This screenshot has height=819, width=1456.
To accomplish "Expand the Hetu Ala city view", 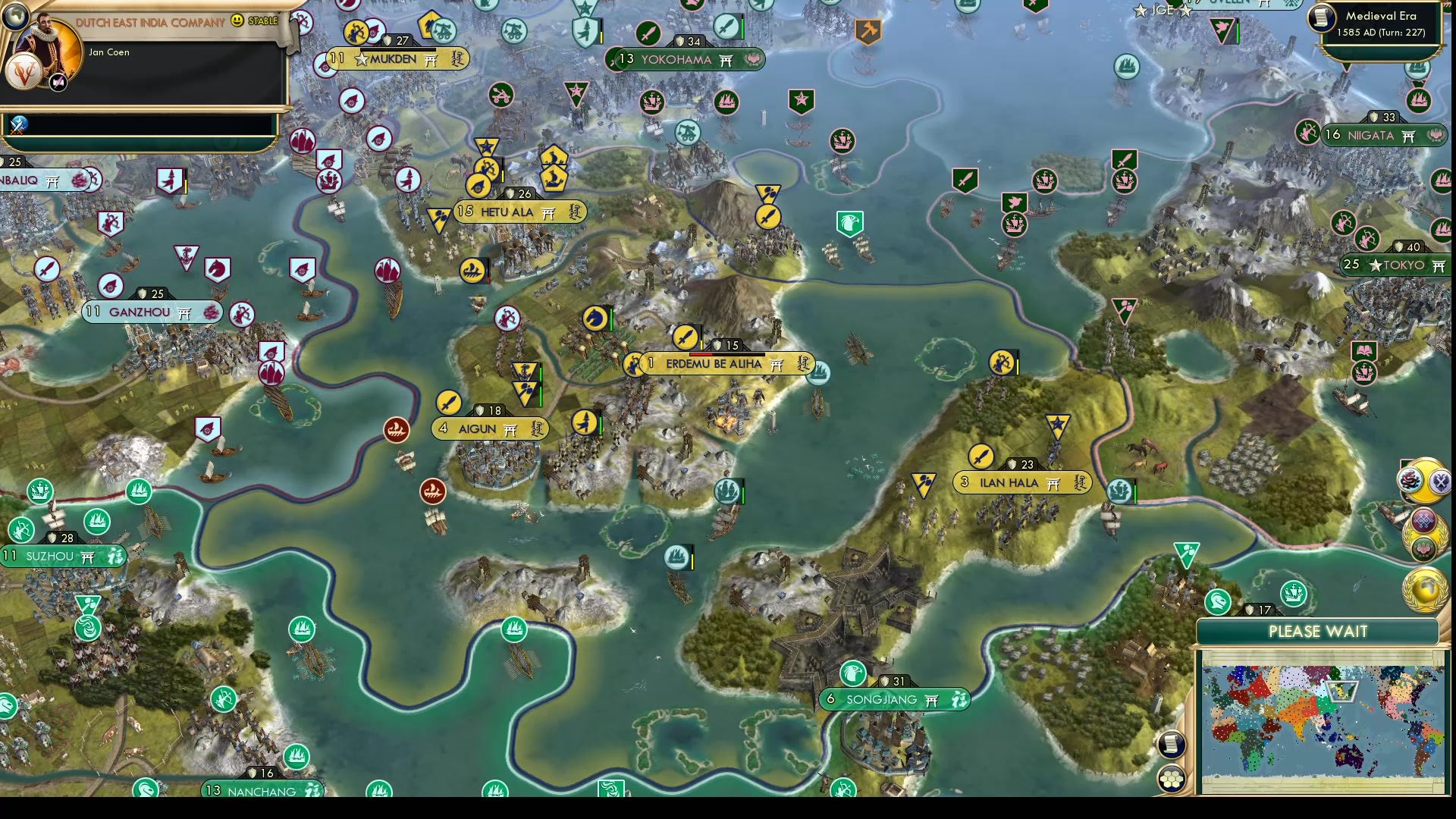I will click(516, 212).
